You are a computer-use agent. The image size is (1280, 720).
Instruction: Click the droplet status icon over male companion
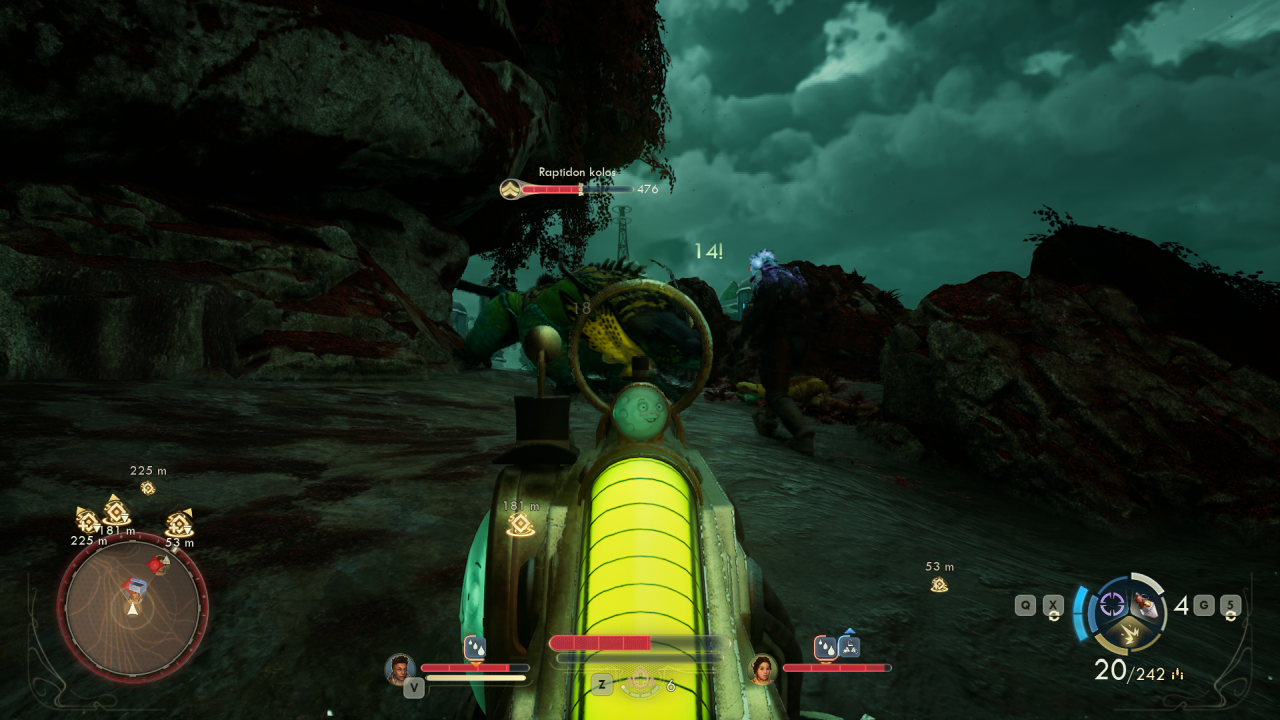pos(475,648)
